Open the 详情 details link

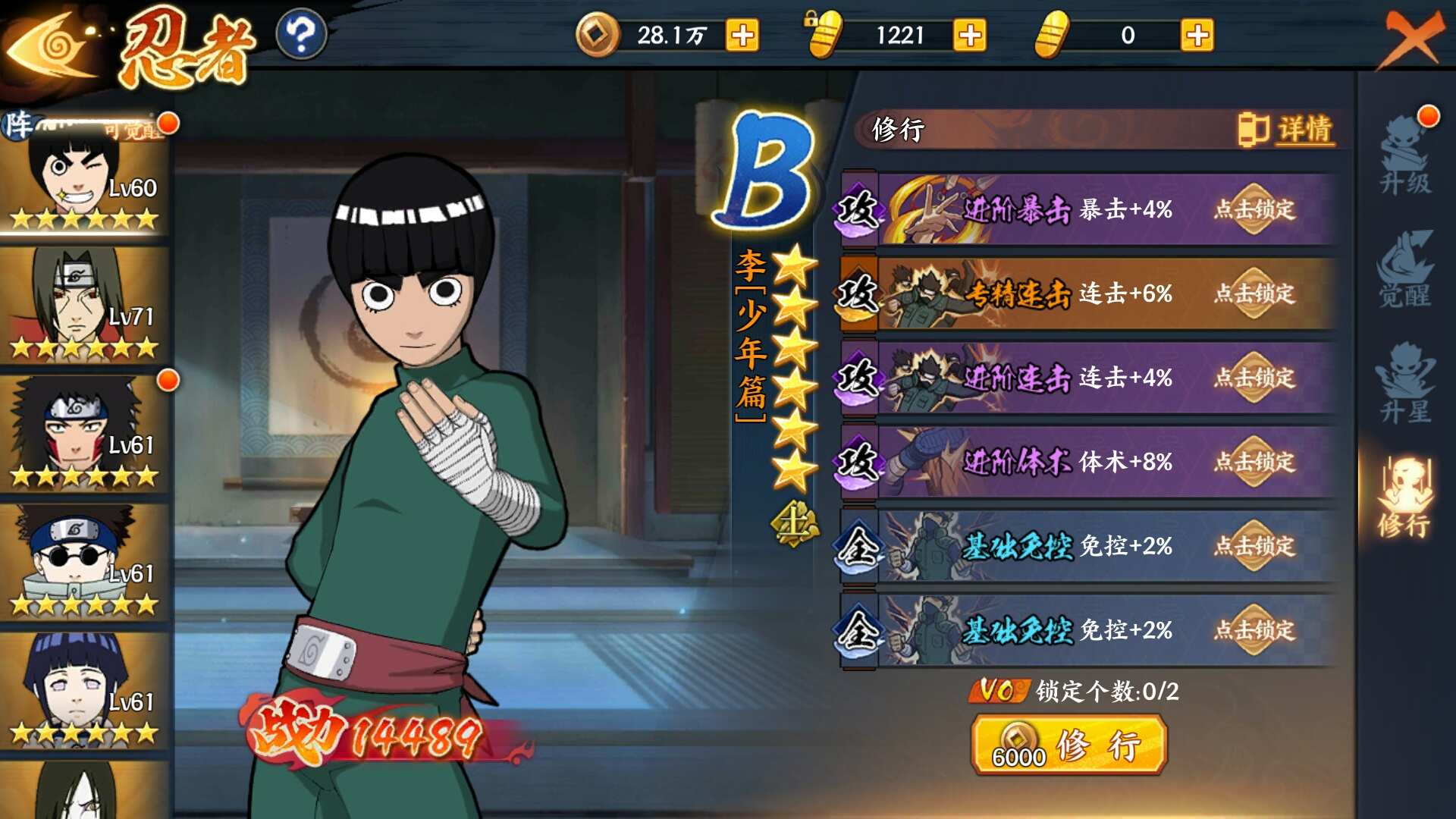pyautogui.click(x=1288, y=130)
